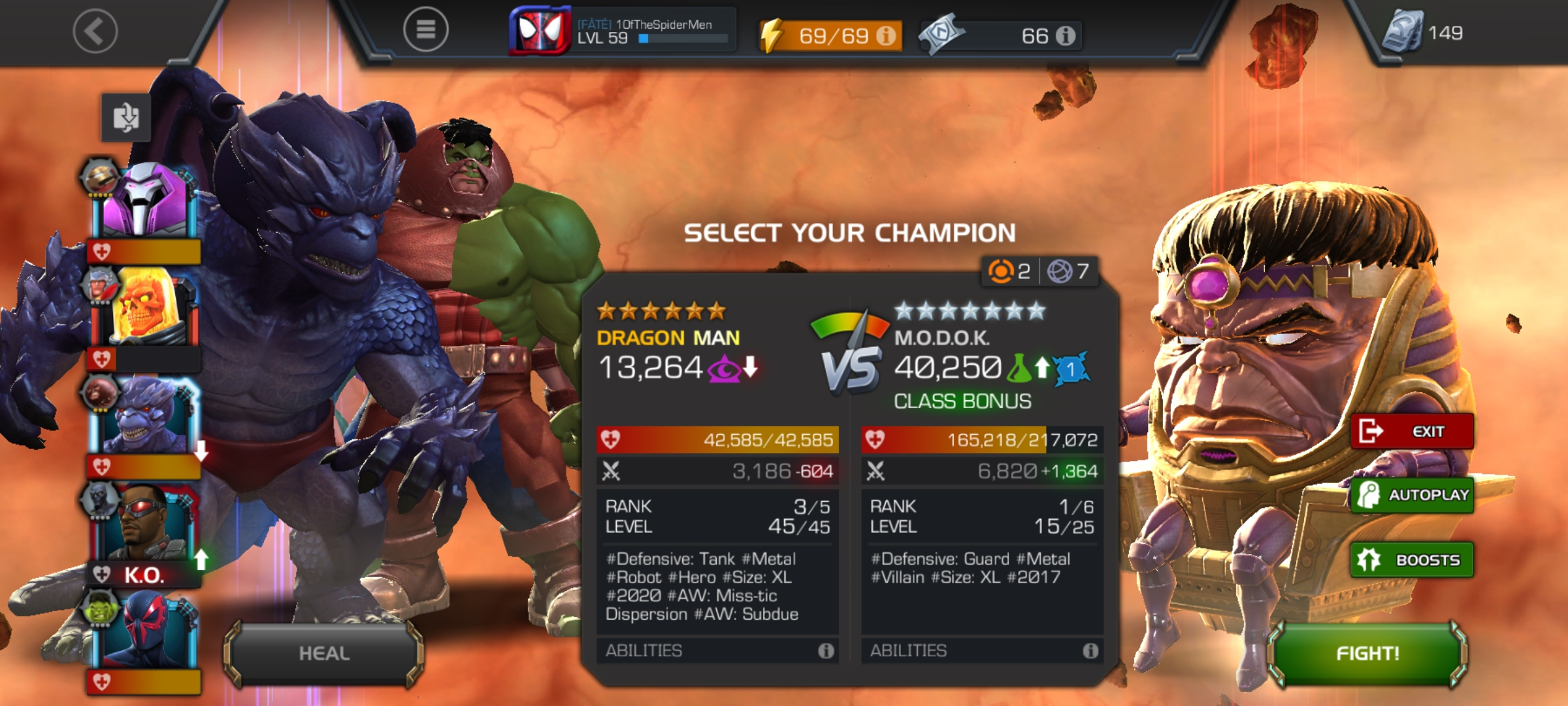Viewport: 1568px width, 706px height.
Task: Show energy info next to 69/69
Action: click(x=886, y=35)
